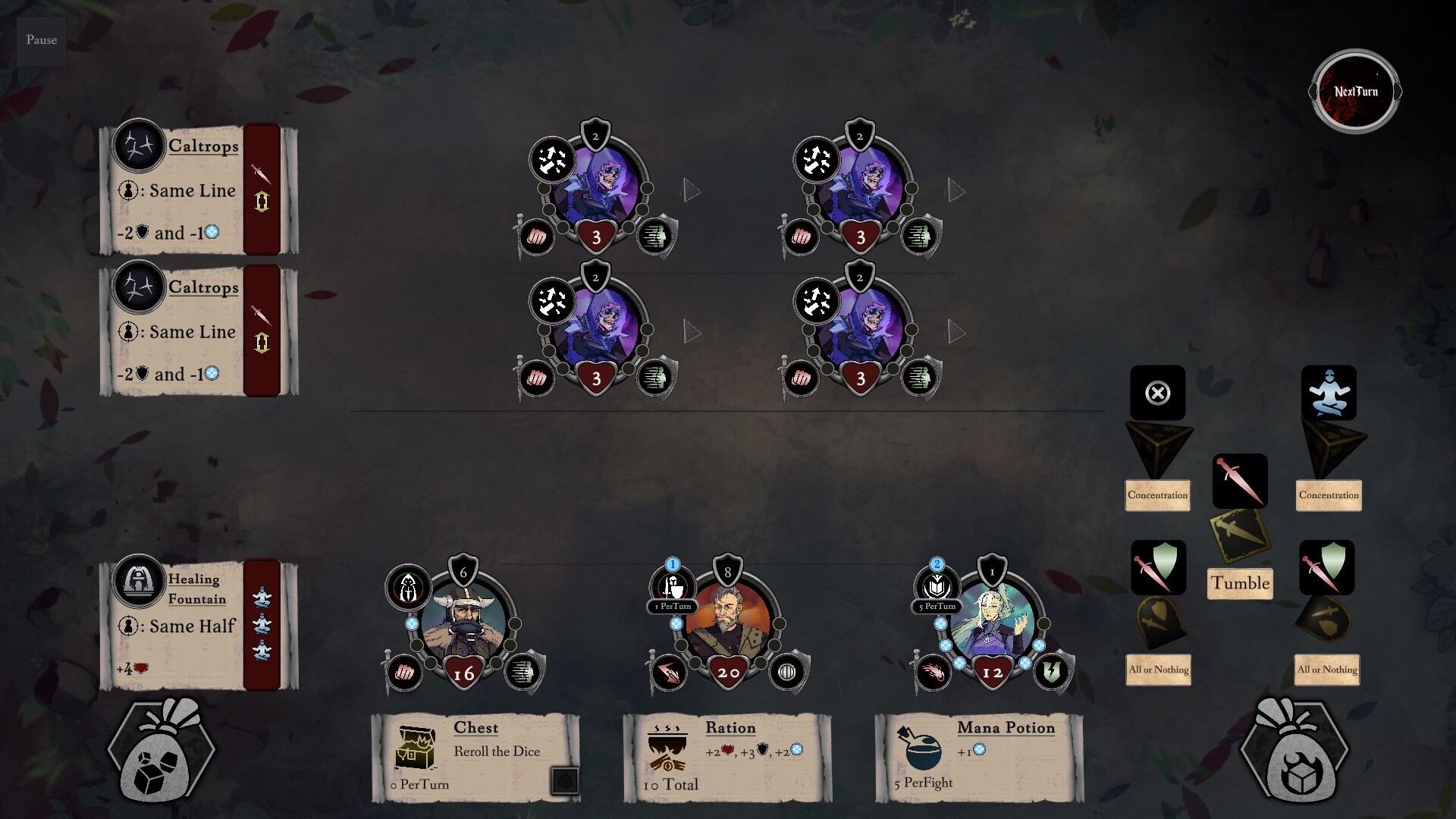Click the lightning shield icon beside the elf mage
This screenshot has height=819, width=1456.
[x=1052, y=670]
